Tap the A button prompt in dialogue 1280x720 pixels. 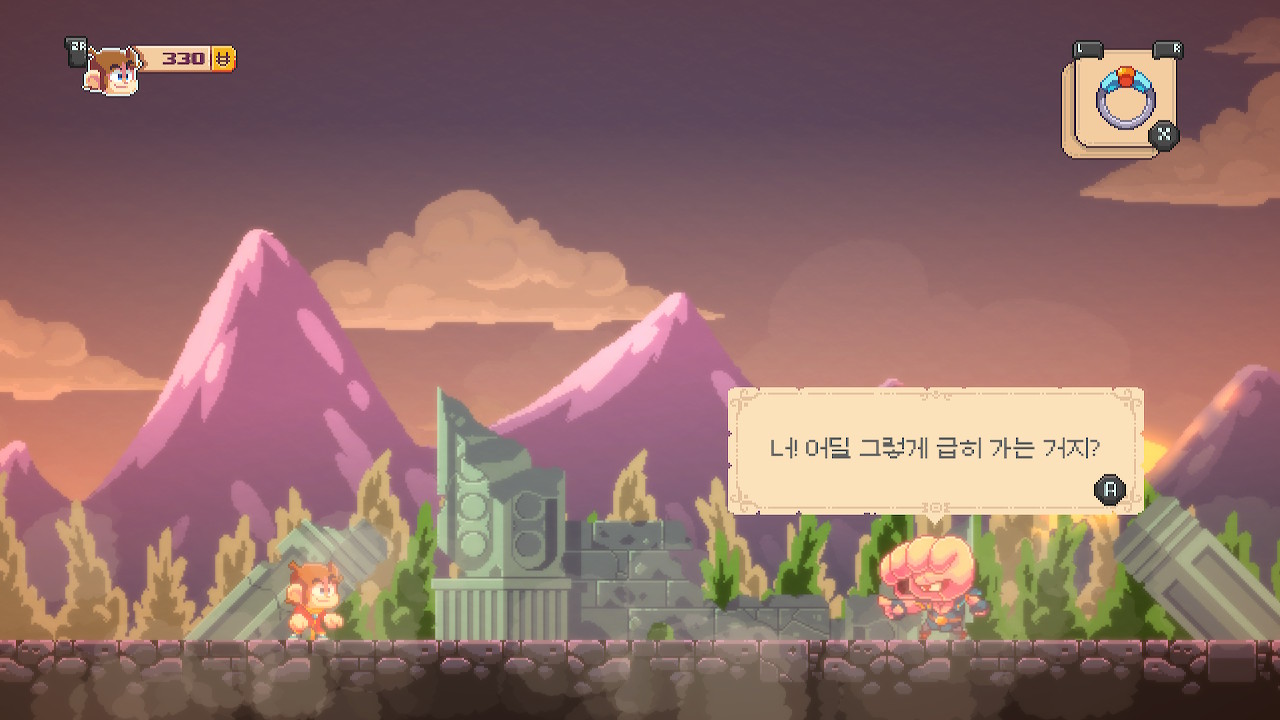click(x=1108, y=490)
